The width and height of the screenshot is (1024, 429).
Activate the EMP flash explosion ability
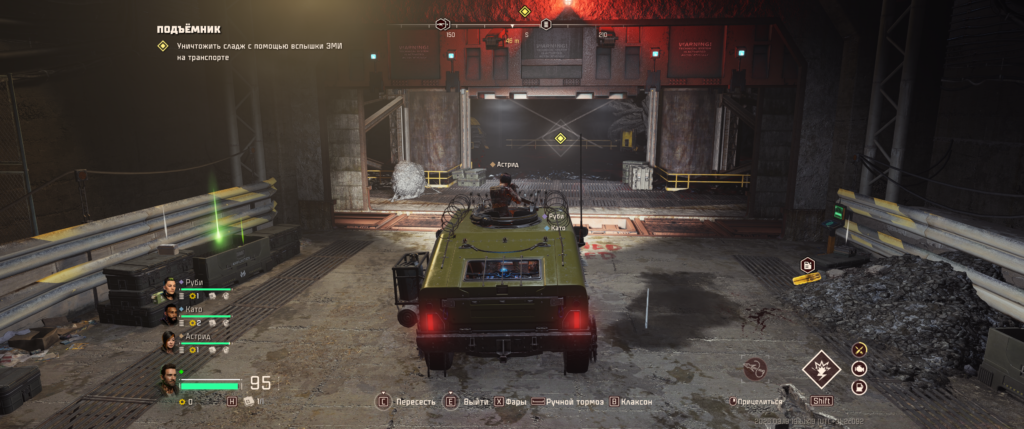821,369
